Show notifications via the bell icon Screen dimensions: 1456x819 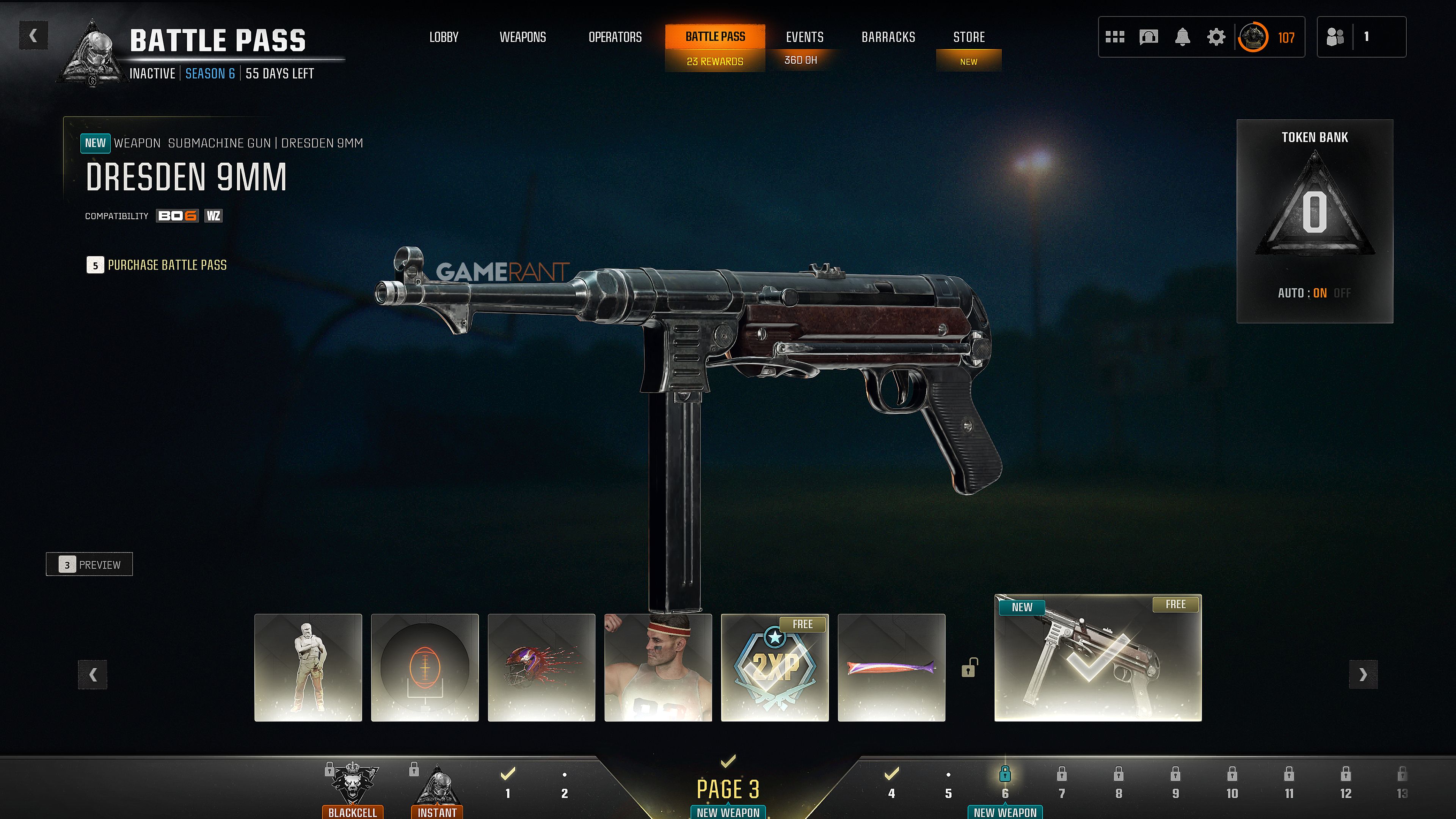click(x=1182, y=37)
